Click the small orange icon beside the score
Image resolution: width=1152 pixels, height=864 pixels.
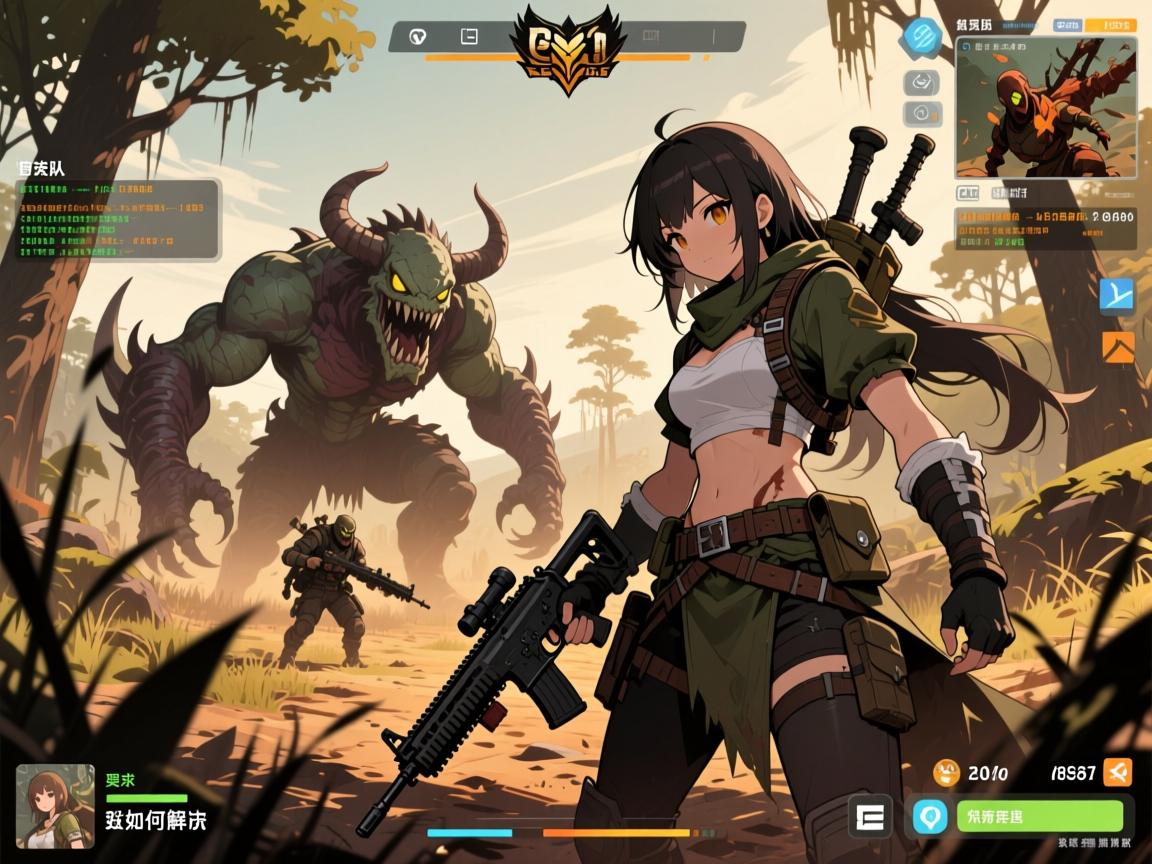1119,771
